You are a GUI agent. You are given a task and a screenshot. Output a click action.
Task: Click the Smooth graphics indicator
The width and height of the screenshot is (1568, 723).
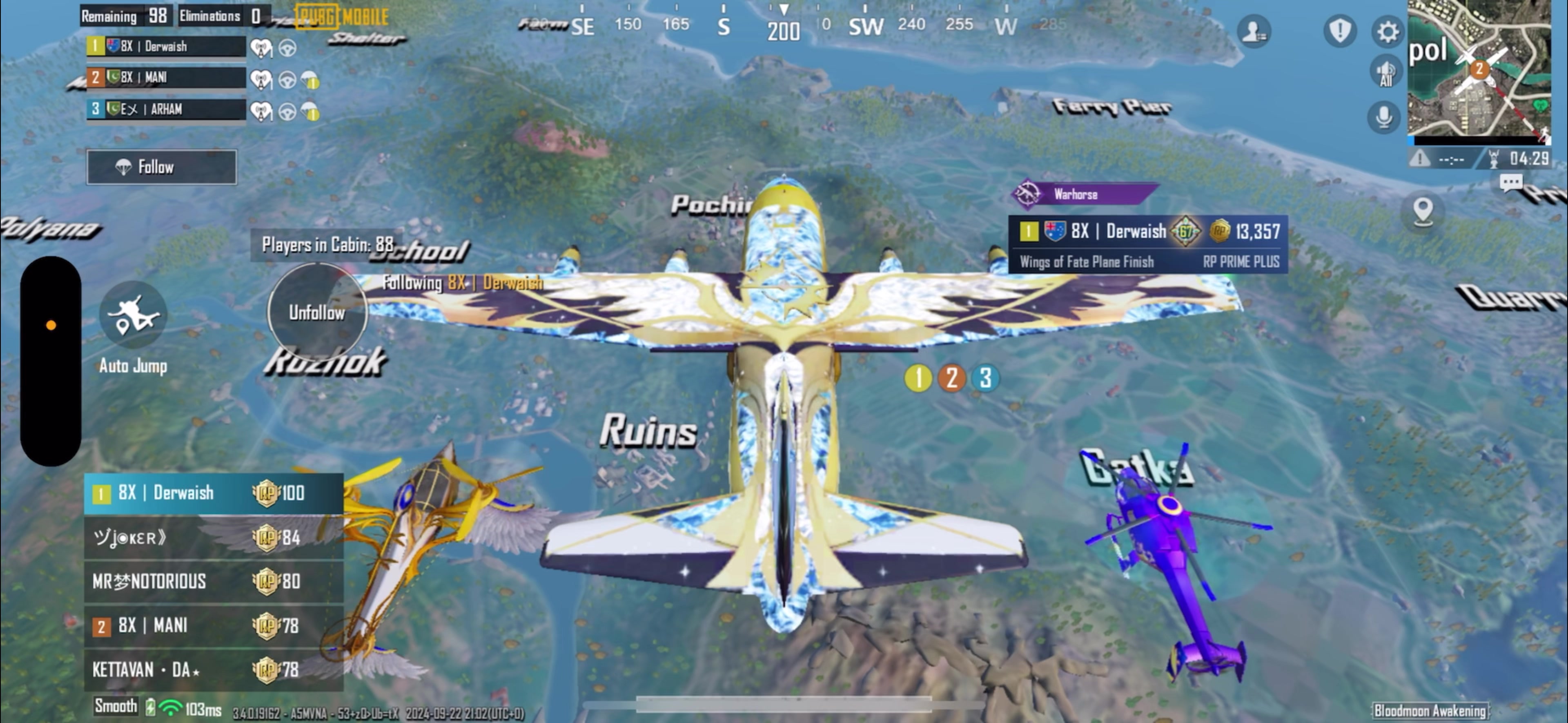point(116,706)
